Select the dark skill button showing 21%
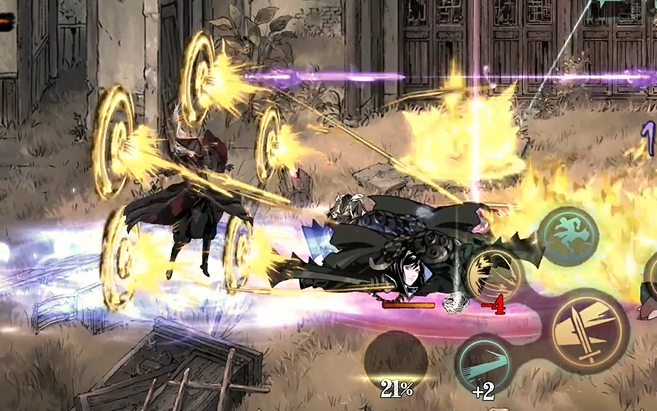The image size is (657, 411). click(396, 362)
